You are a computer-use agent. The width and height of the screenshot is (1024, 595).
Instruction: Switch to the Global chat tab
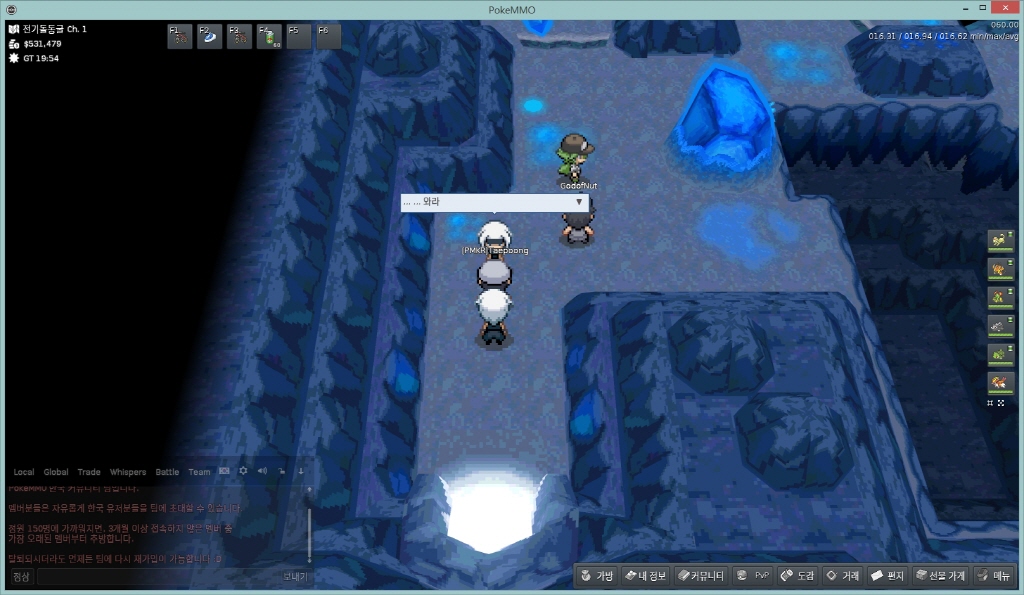(x=56, y=472)
